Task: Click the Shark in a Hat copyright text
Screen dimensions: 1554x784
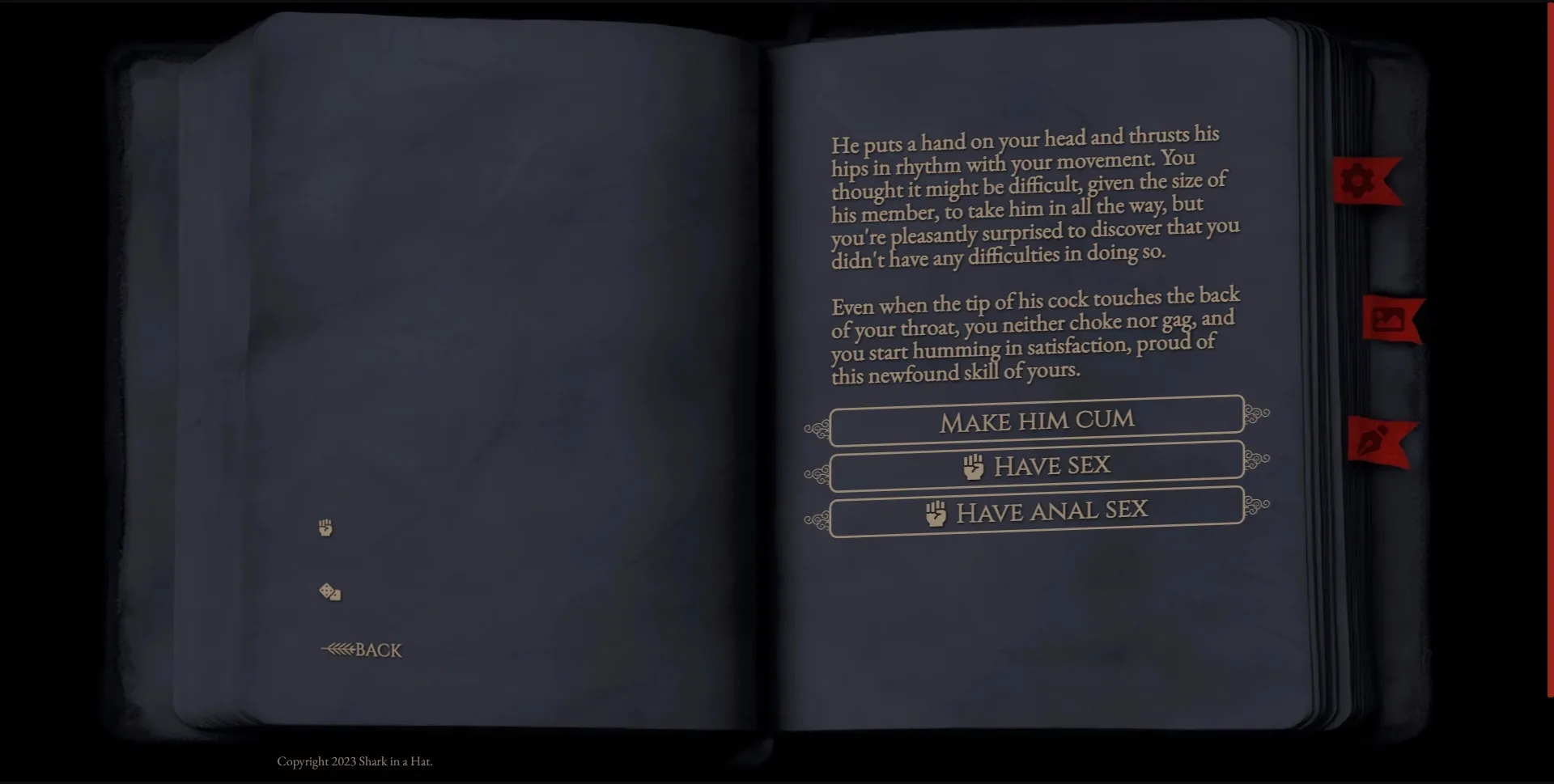Action: [356, 761]
